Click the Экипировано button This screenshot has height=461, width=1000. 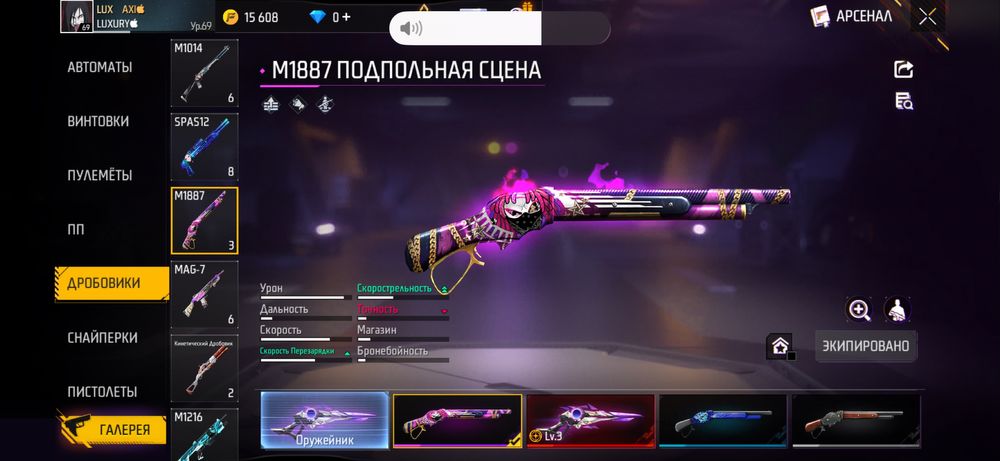coord(865,346)
